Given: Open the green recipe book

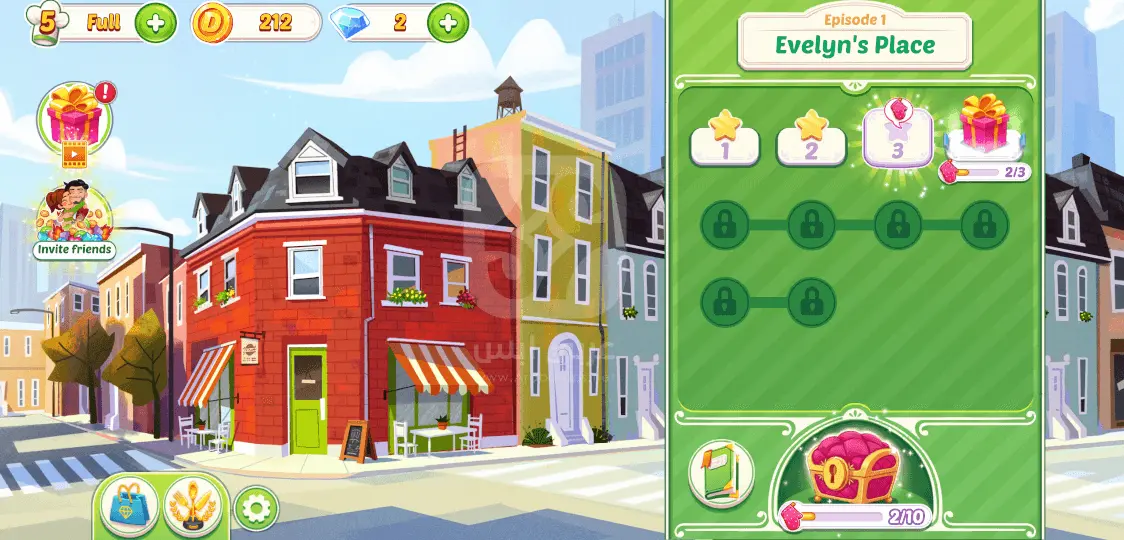Looking at the screenshot, I should click(x=721, y=473).
